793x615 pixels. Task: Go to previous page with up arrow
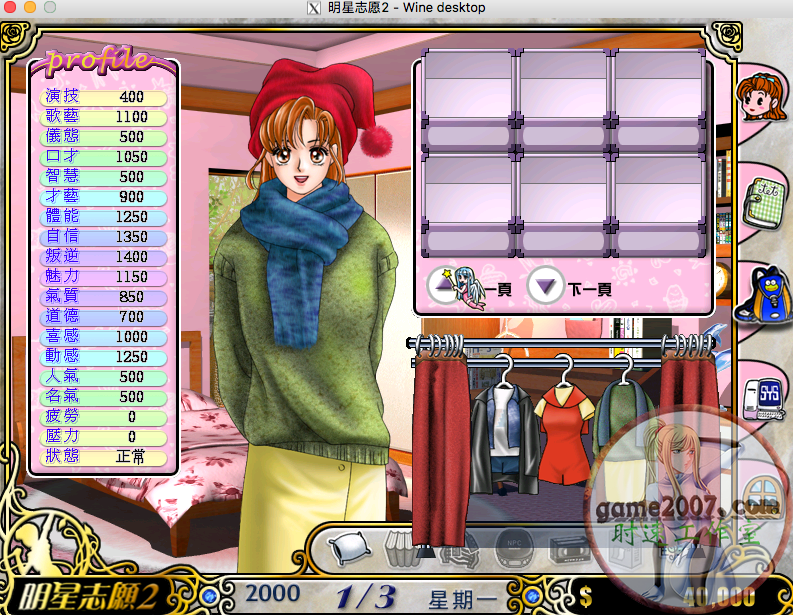443,288
